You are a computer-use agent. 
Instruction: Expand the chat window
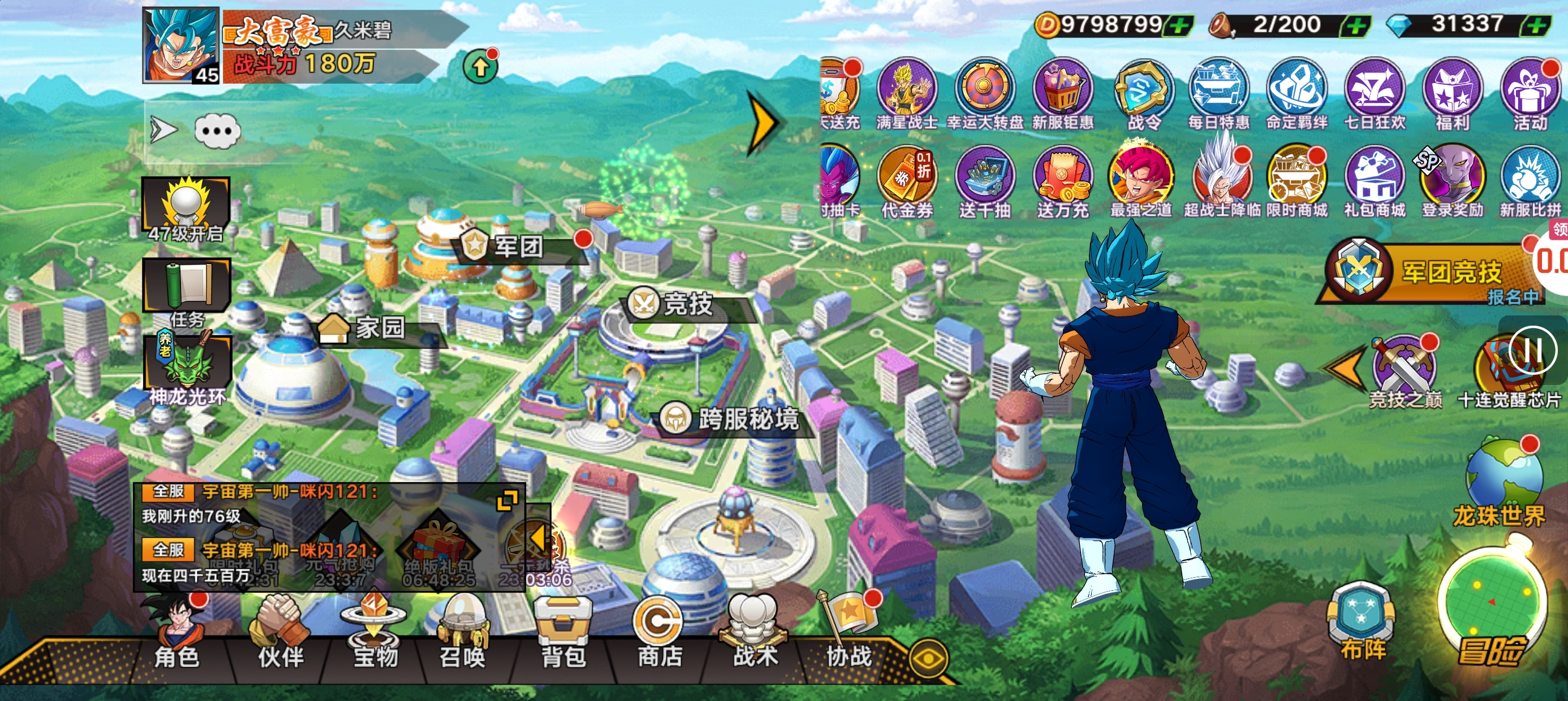[x=507, y=501]
